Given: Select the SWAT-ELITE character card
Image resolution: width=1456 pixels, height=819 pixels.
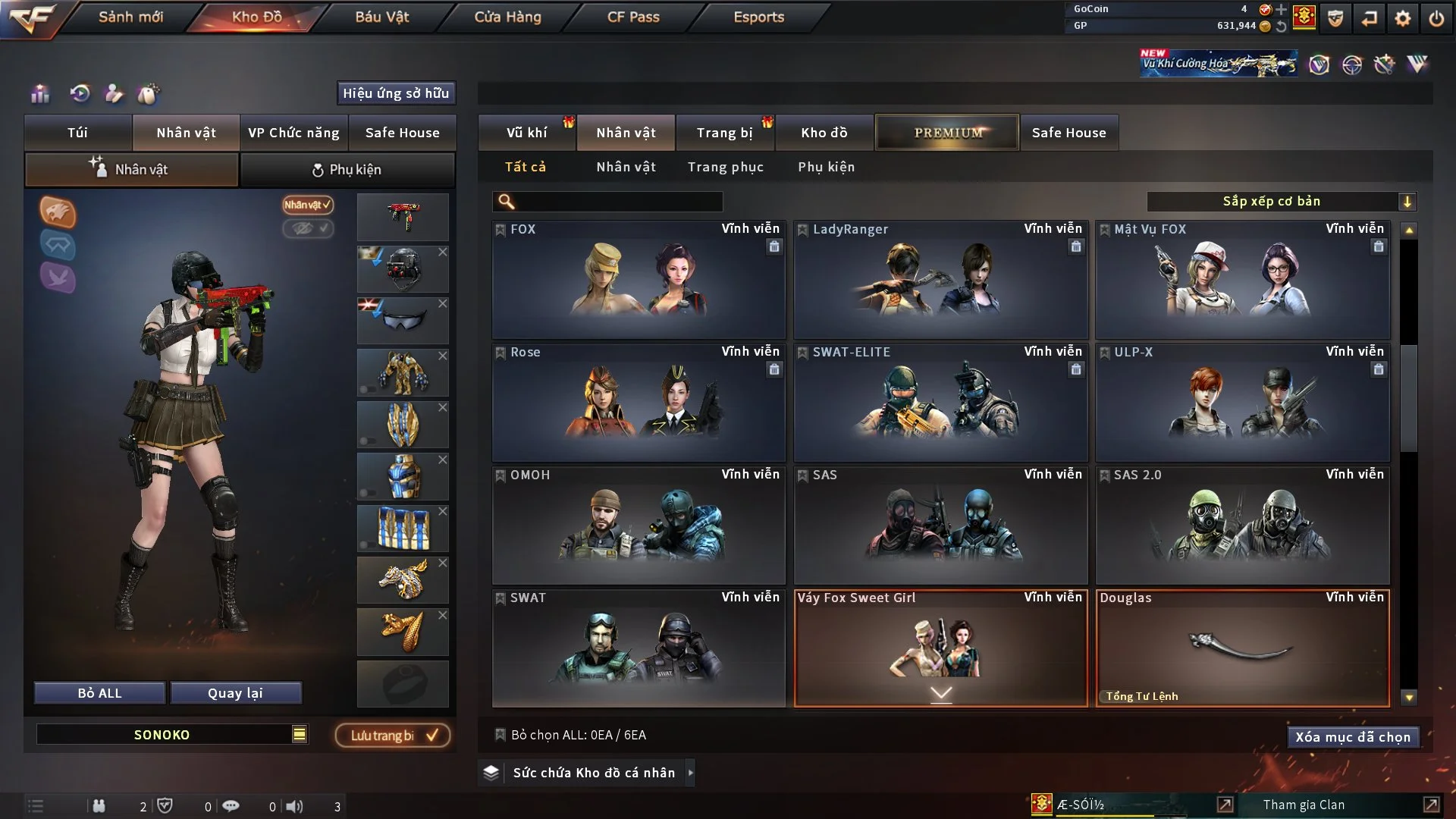Looking at the screenshot, I should click(x=940, y=402).
